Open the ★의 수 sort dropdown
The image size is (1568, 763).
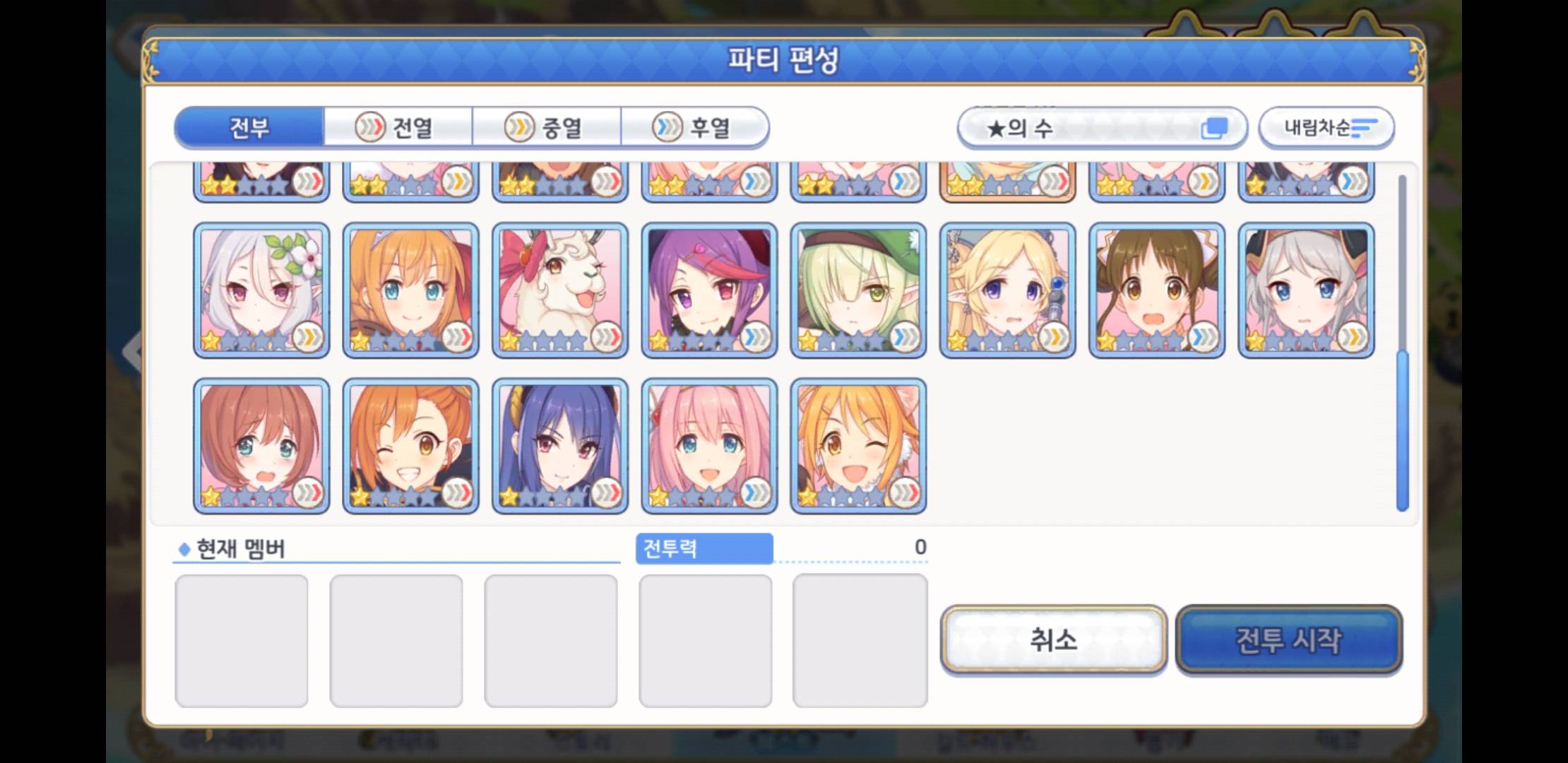[1101, 128]
